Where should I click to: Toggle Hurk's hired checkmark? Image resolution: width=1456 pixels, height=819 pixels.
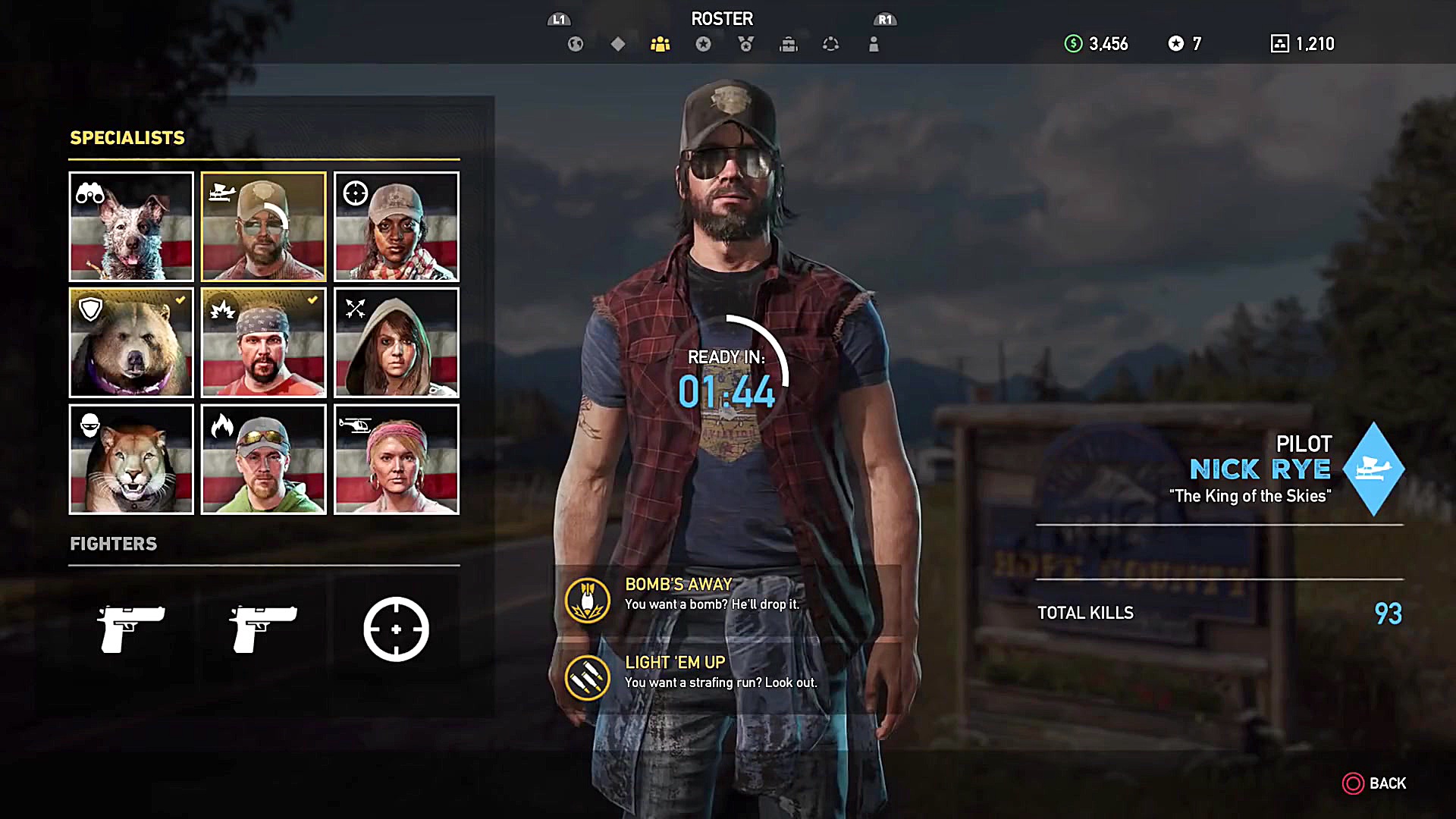(x=312, y=299)
